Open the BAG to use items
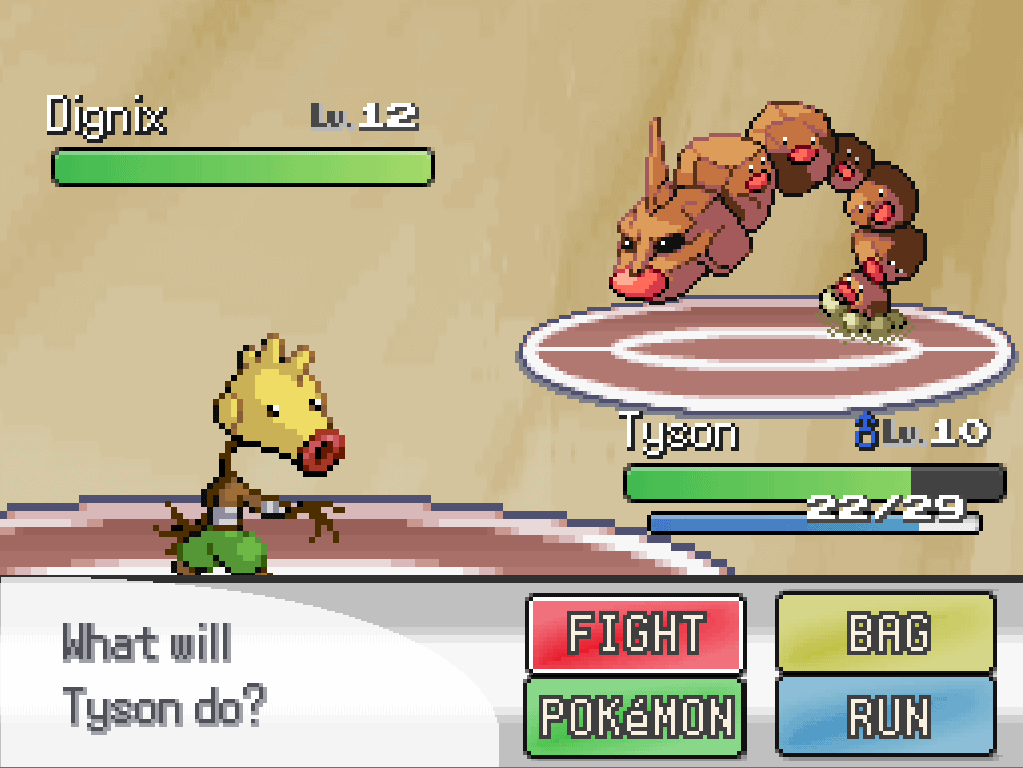1023x768 pixels. [886, 634]
